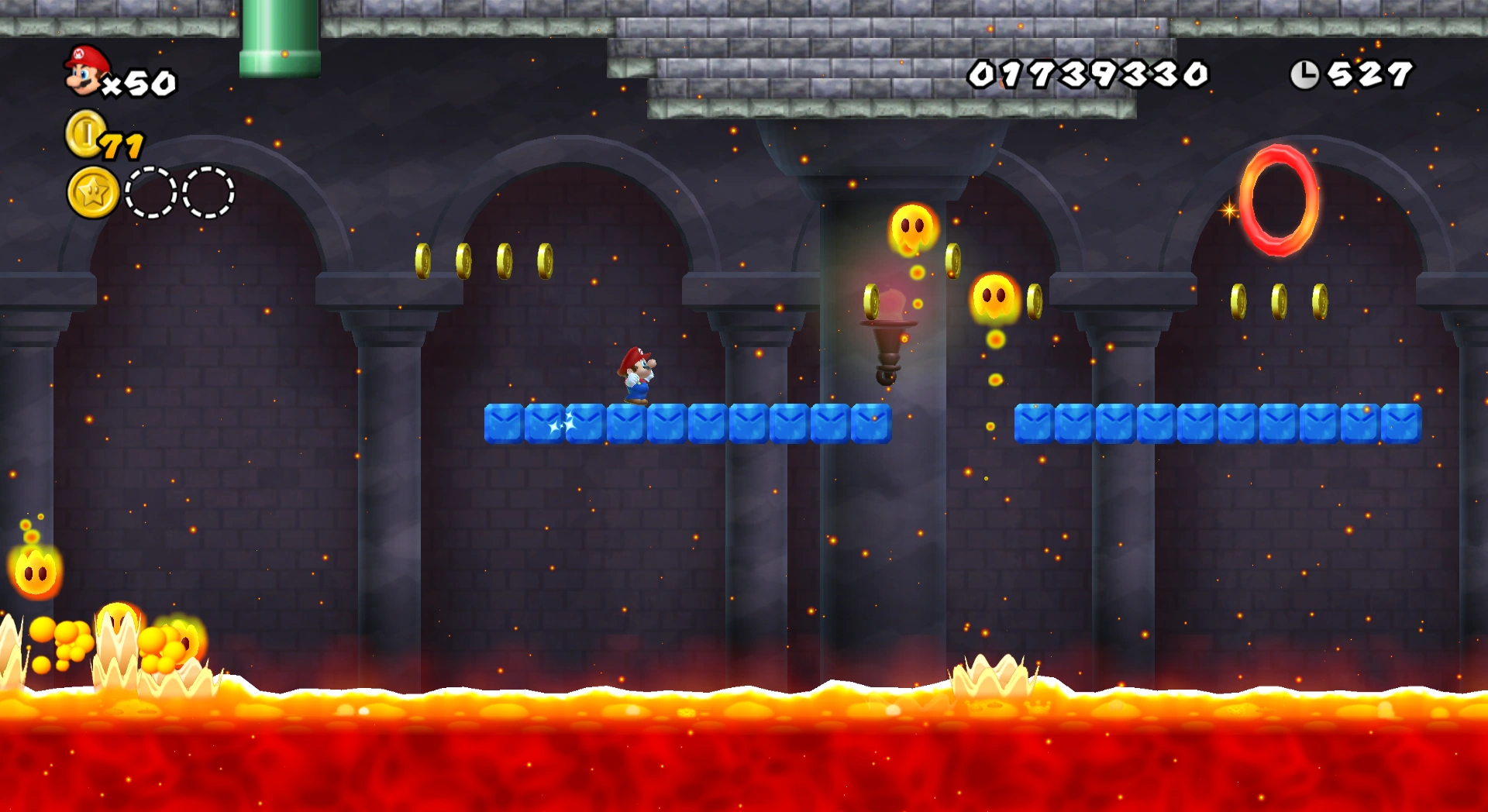Select the green warp pipe
The image size is (1488, 812).
click(x=281, y=39)
